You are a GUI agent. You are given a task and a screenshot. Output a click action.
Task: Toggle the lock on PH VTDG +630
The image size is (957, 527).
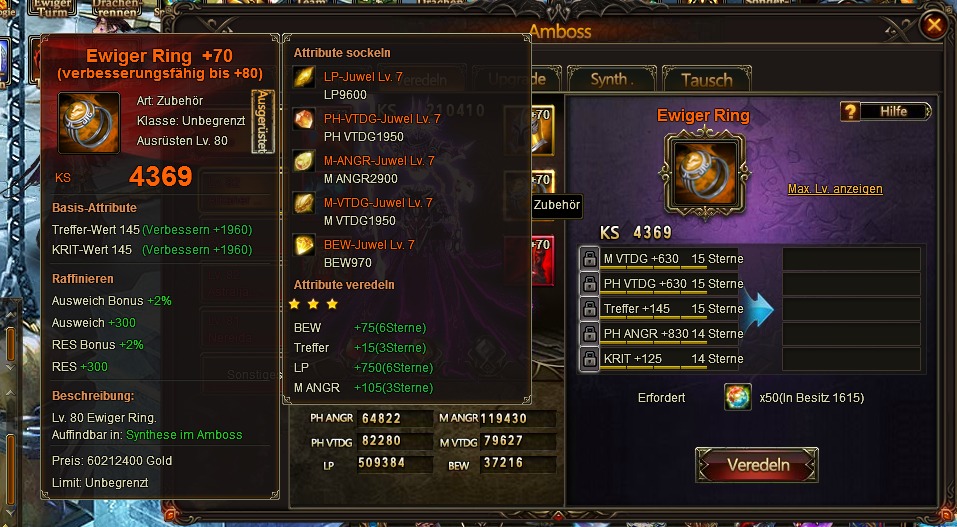point(590,284)
